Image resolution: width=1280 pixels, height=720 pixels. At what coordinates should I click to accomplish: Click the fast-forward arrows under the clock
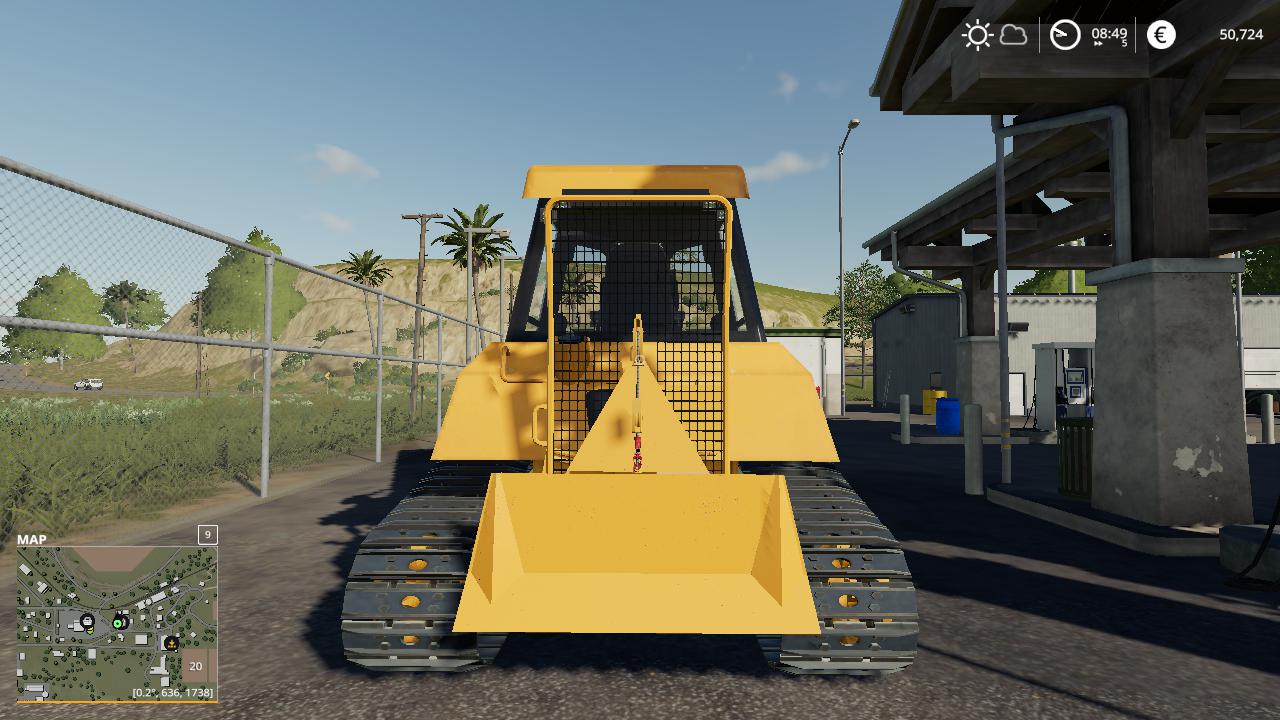tap(1099, 44)
